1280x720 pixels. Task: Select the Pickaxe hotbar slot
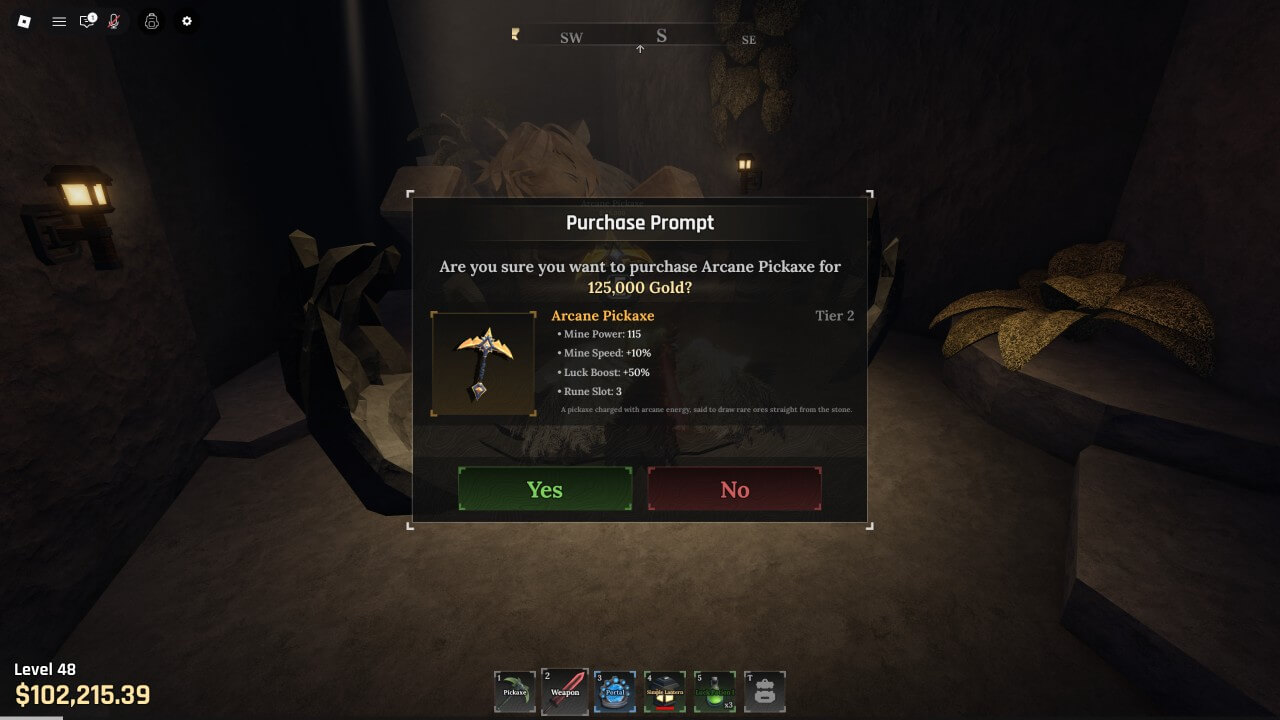point(515,691)
